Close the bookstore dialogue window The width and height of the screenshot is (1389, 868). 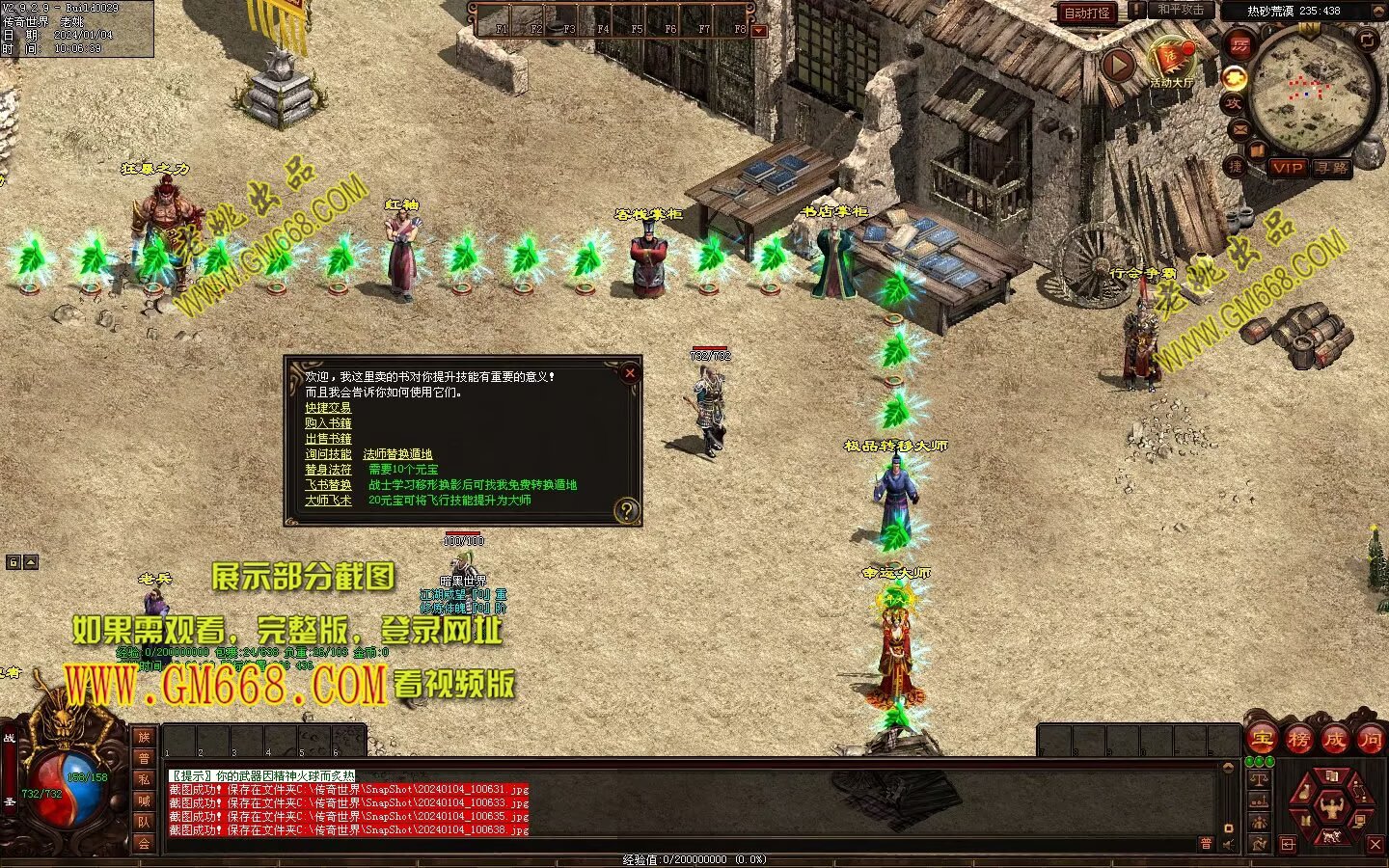click(x=629, y=373)
